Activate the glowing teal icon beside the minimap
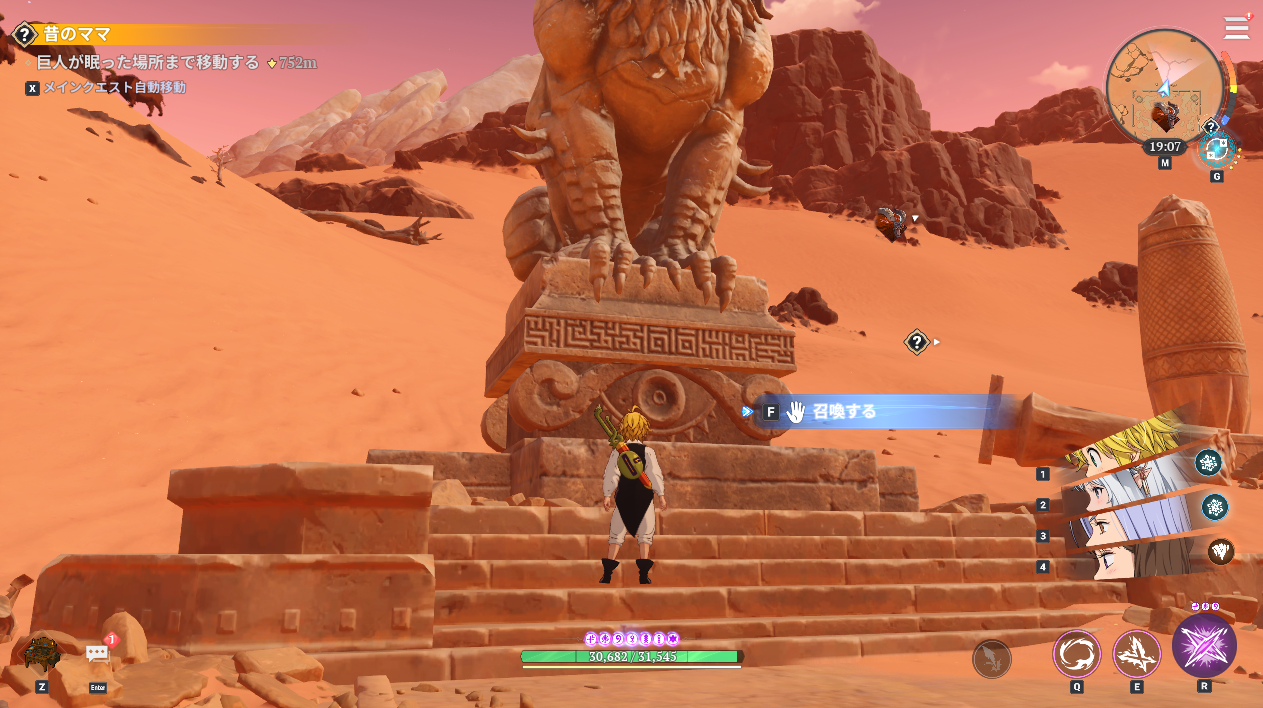Viewport: 1263px width, 708px height. (1217, 150)
